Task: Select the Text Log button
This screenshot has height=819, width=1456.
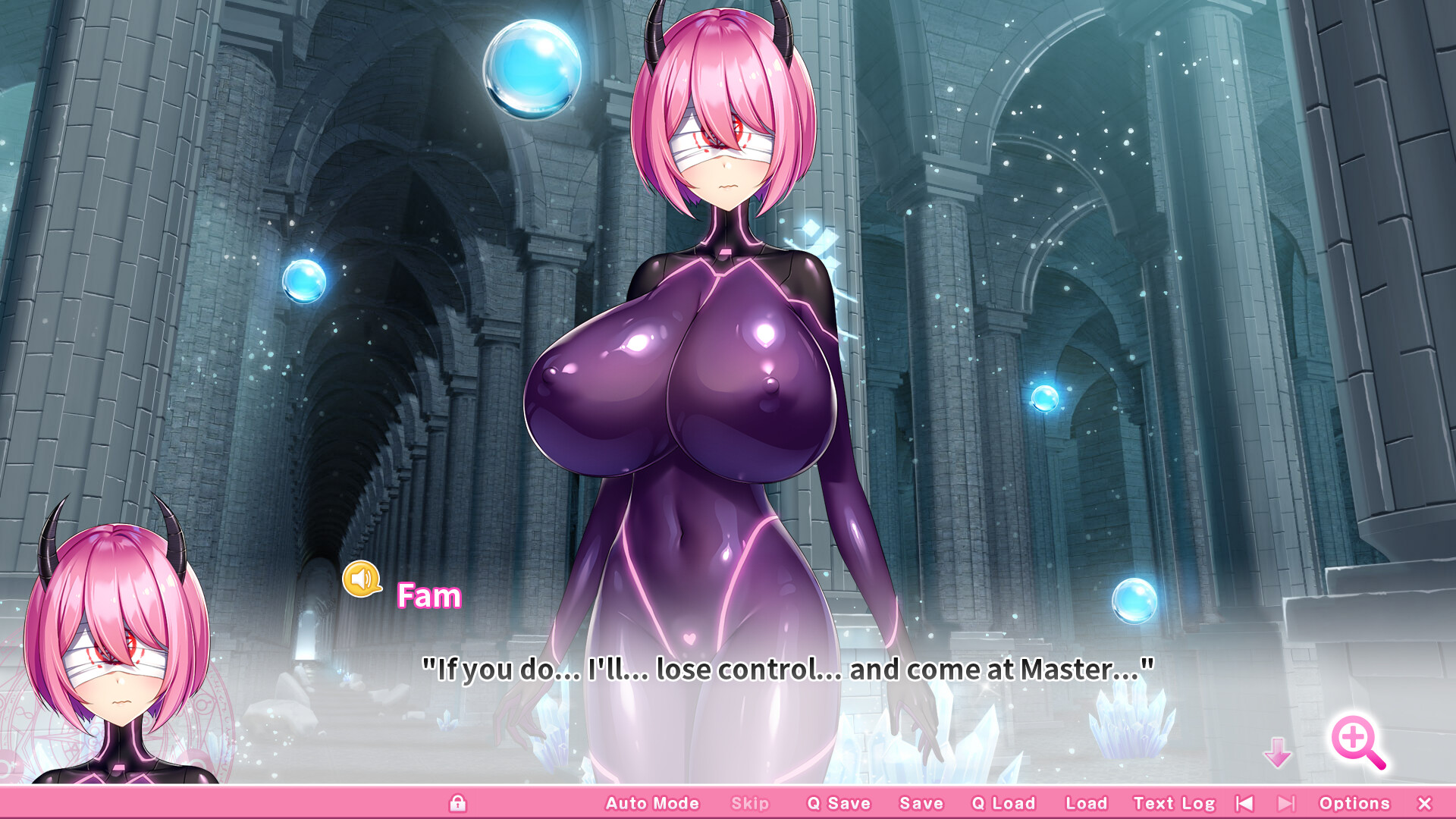Action: (x=1175, y=803)
